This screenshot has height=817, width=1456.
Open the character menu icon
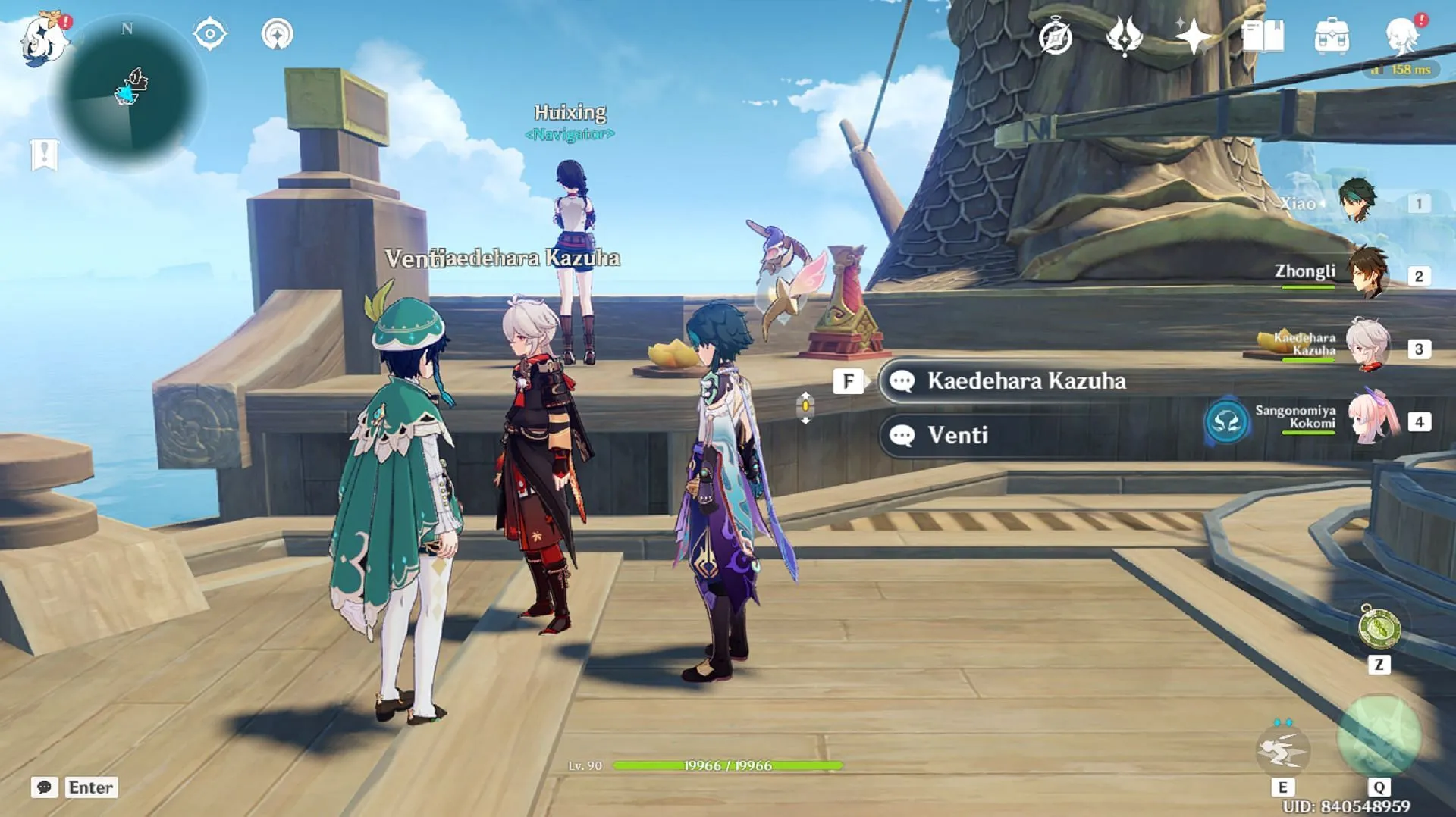click(x=1402, y=36)
